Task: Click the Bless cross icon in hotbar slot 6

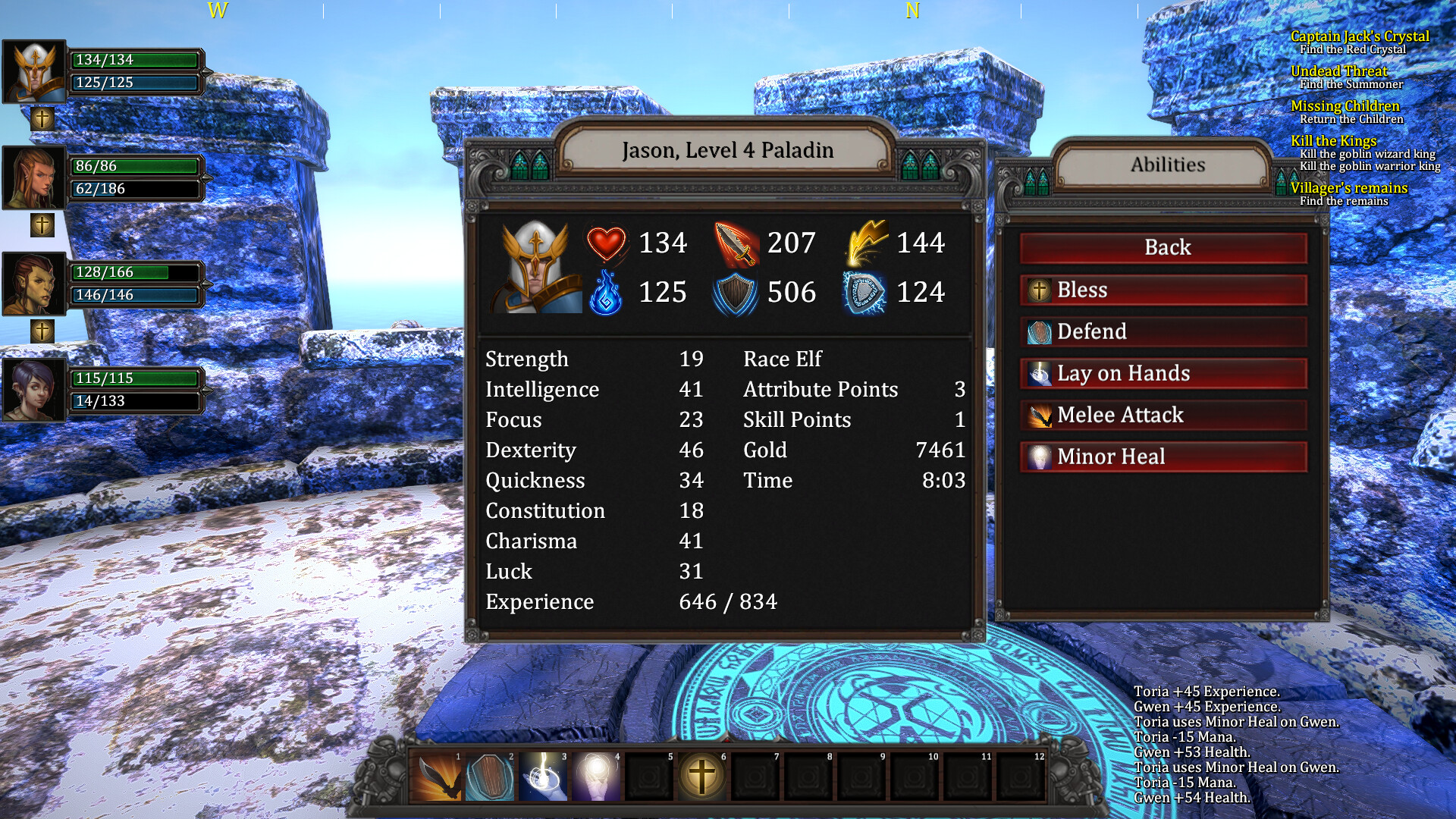Action: click(701, 777)
